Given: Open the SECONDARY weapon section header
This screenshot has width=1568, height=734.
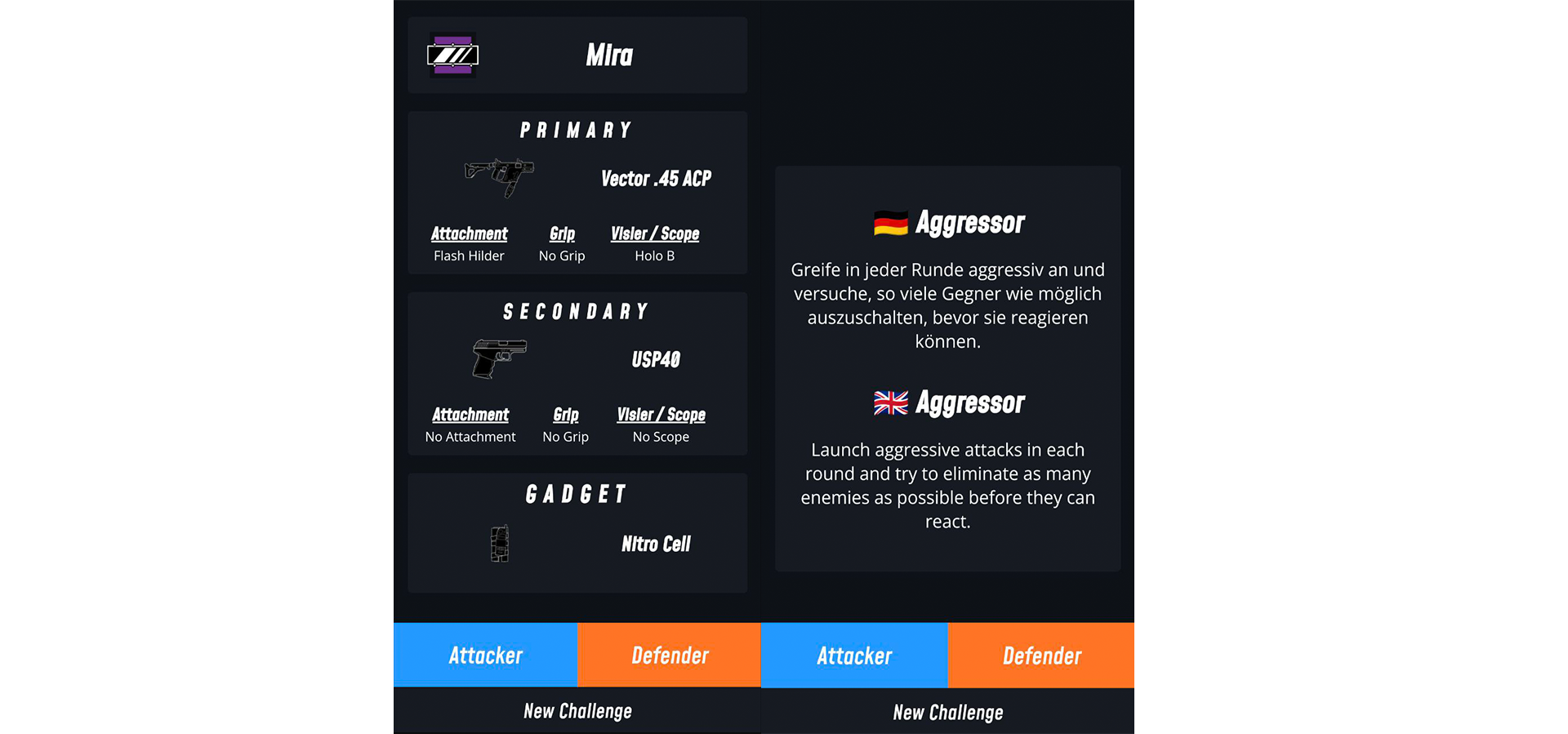Looking at the screenshot, I should (x=577, y=310).
